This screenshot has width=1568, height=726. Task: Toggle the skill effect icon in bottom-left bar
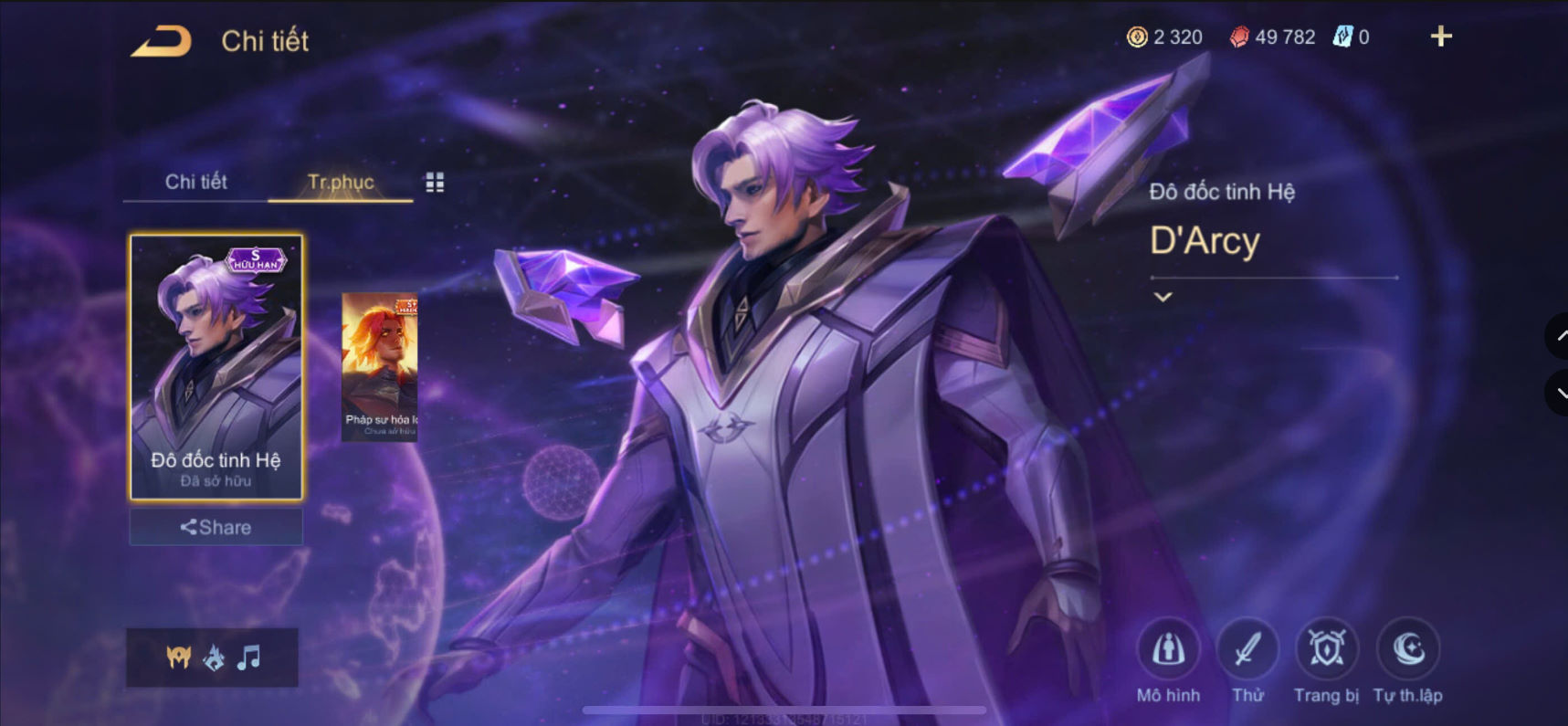click(x=212, y=656)
